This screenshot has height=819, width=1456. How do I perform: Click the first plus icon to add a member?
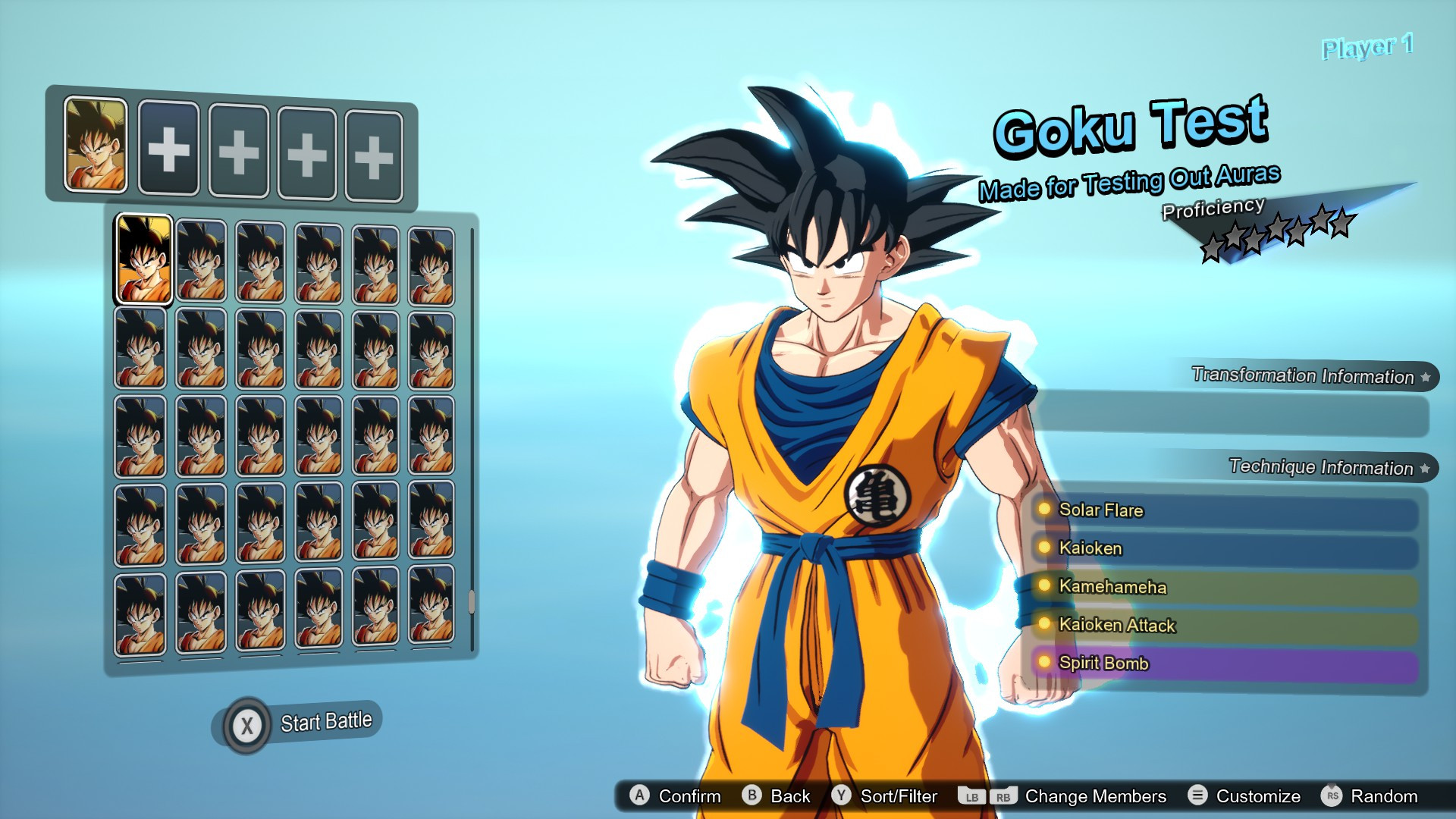coord(168,150)
